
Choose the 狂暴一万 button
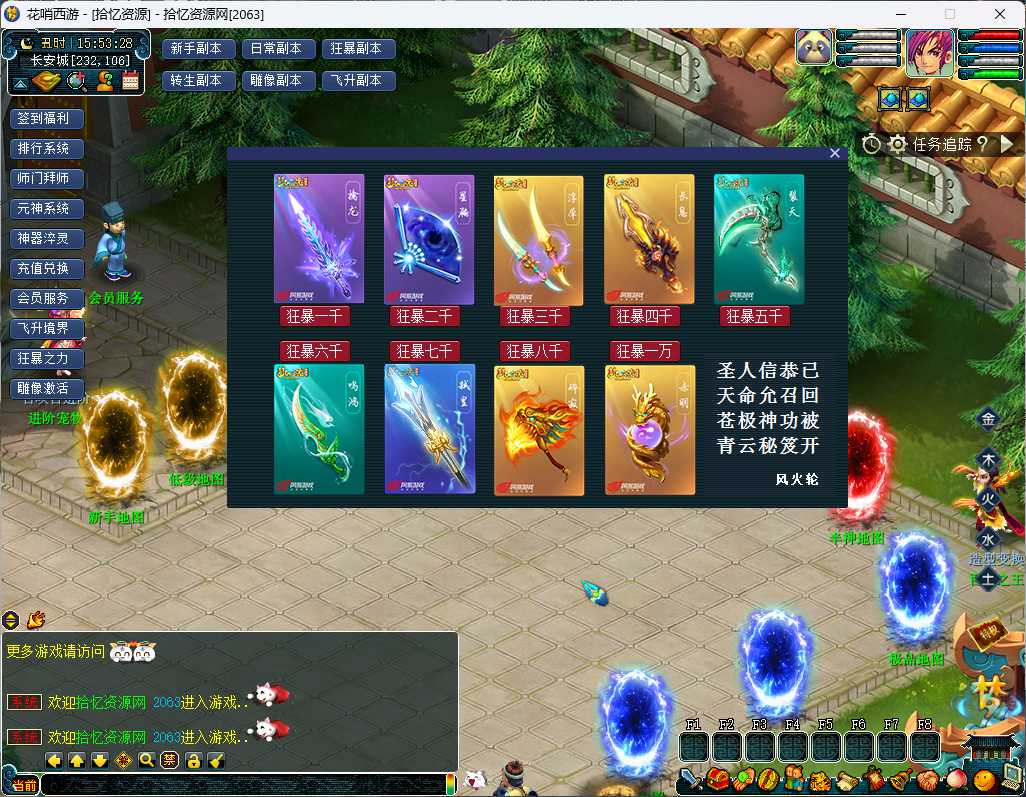(644, 351)
